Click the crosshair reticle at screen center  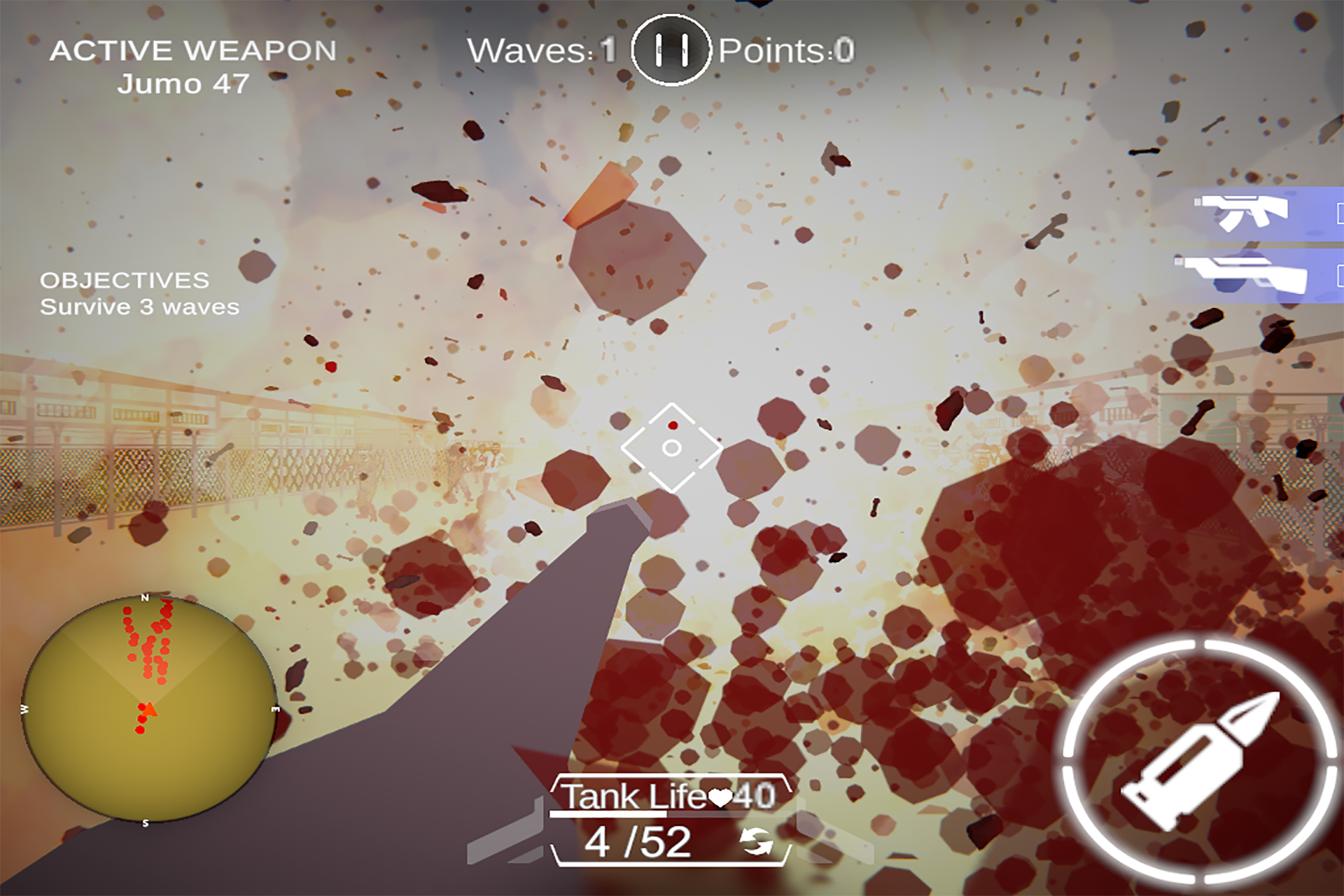coord(671,448)
